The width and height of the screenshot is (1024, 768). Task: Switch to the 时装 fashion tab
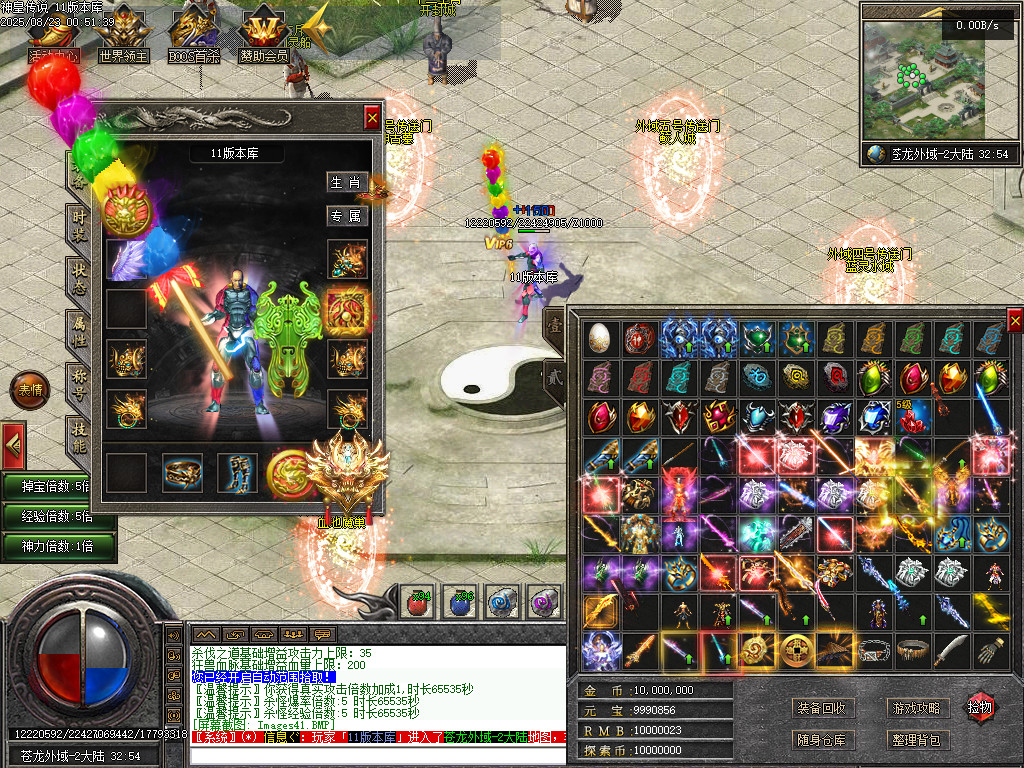(x=80, y=222)
